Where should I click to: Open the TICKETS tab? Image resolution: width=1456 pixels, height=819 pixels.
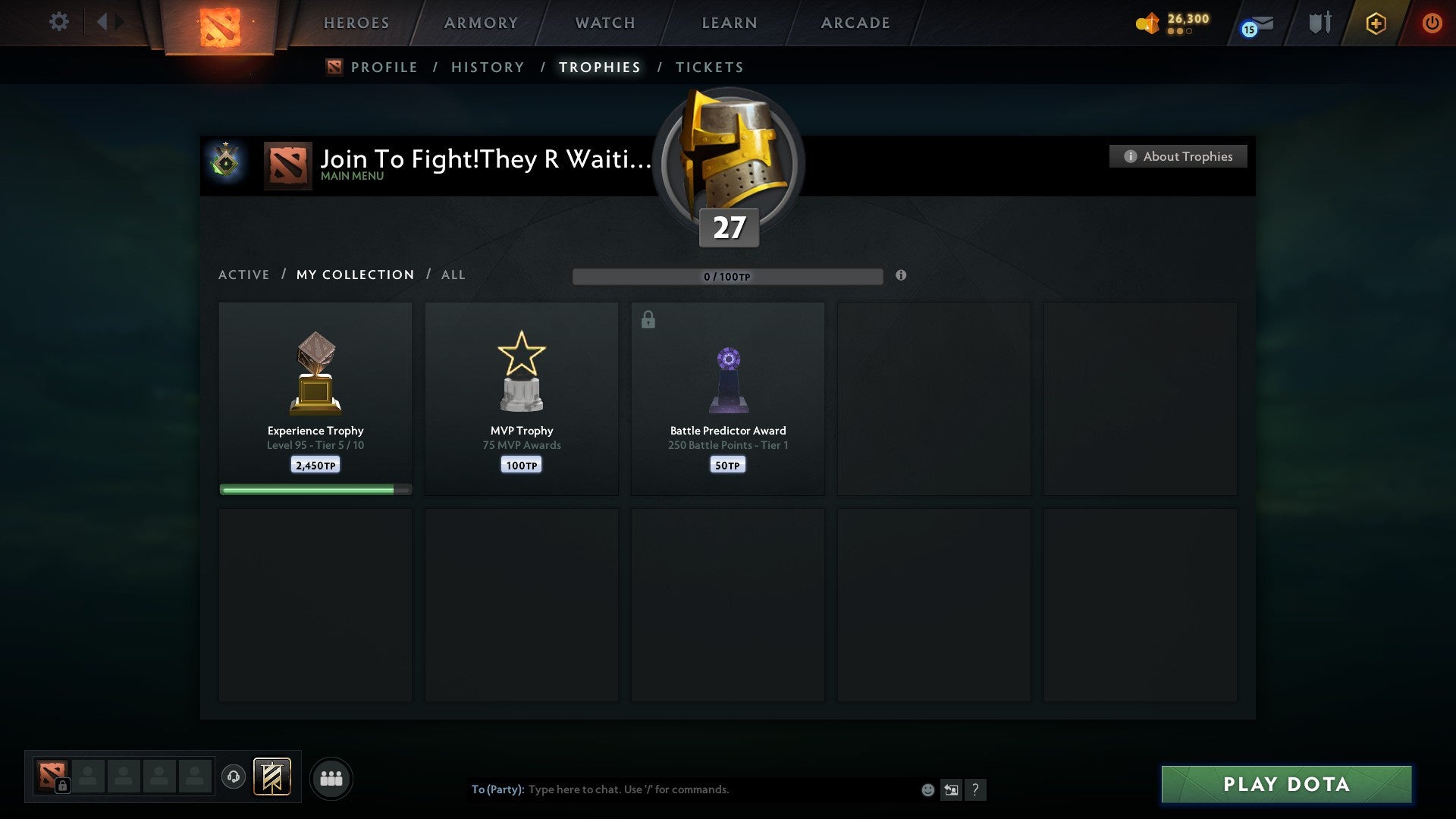pos(709,67)
